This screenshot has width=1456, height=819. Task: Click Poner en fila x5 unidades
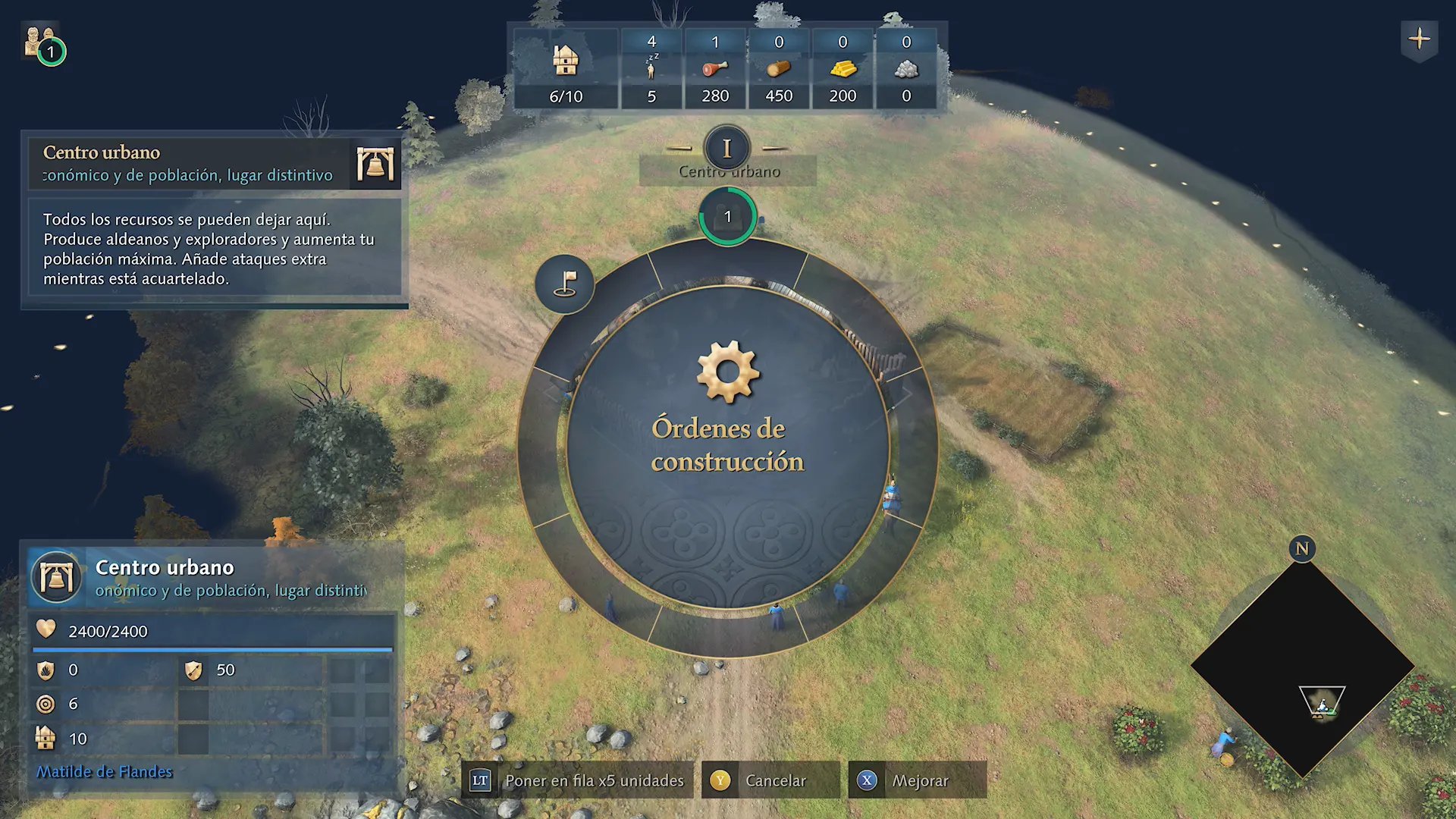click(578, 780)
